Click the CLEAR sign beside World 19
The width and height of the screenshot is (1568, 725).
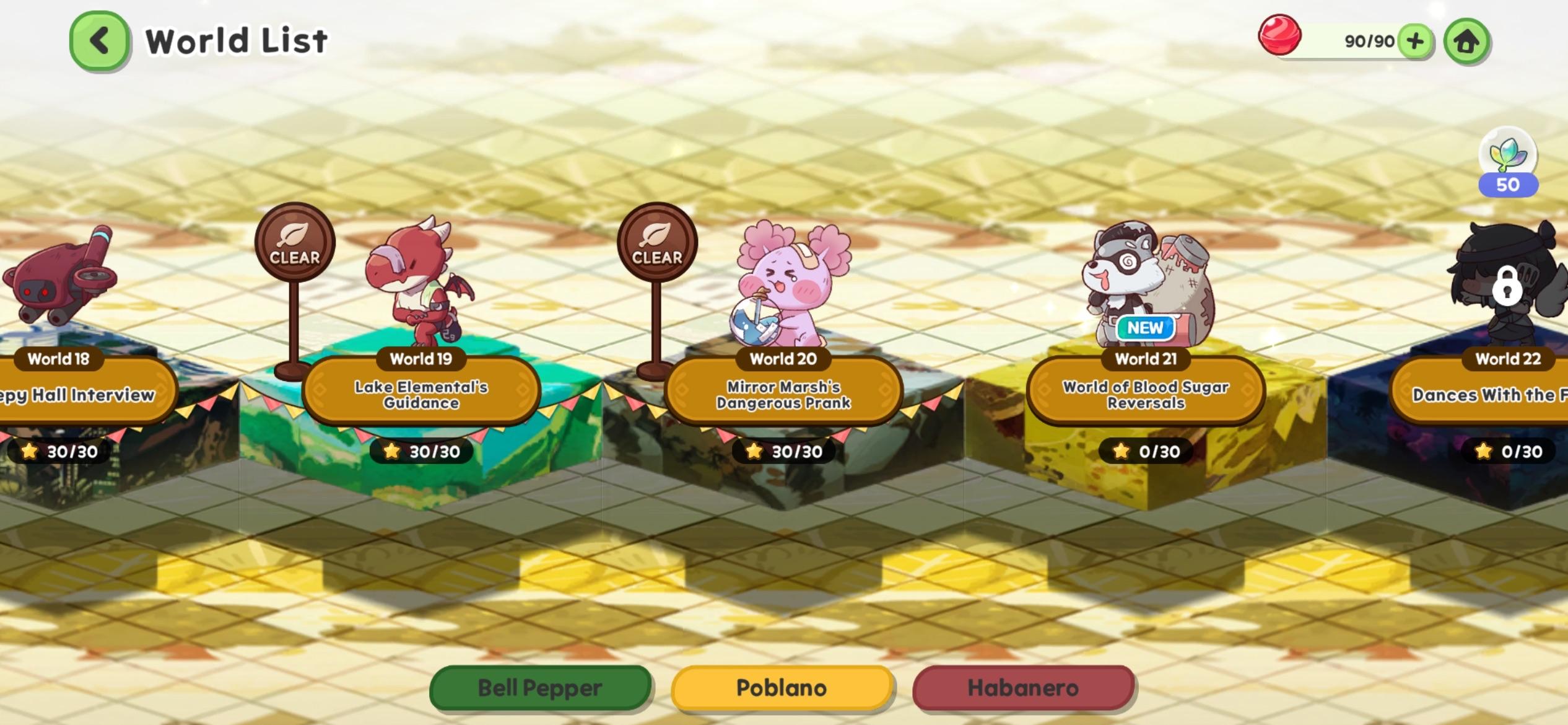click(296, 242)
